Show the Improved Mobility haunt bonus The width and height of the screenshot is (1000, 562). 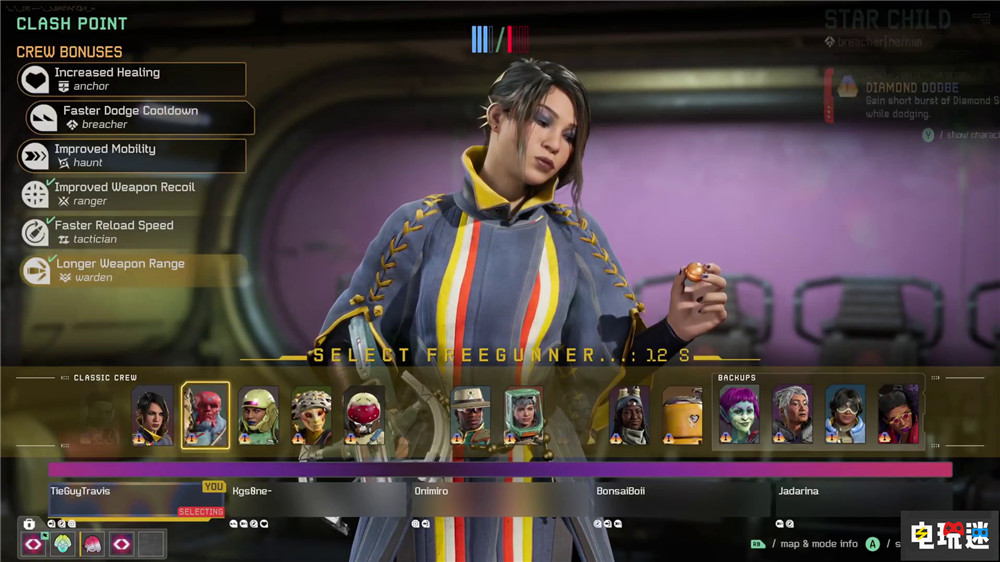[132, 155]
